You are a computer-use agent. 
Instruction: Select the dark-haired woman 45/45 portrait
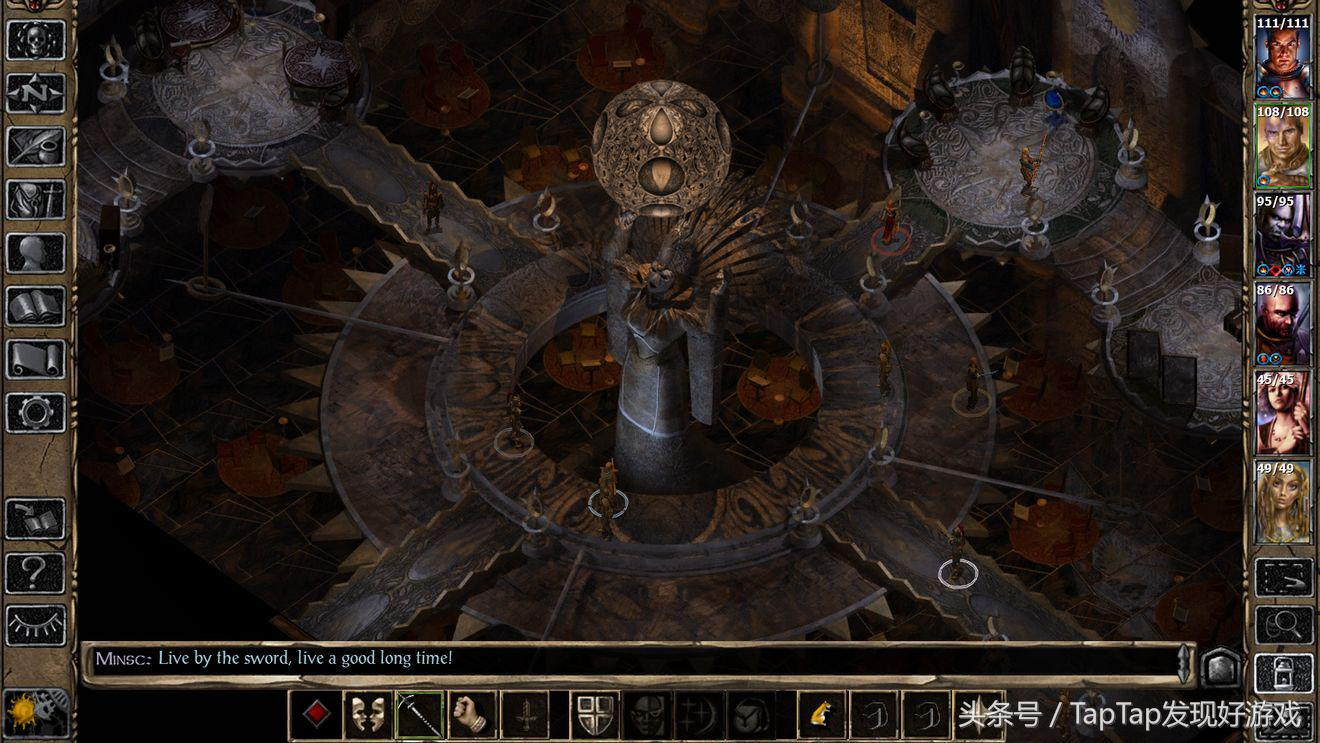1283,413
